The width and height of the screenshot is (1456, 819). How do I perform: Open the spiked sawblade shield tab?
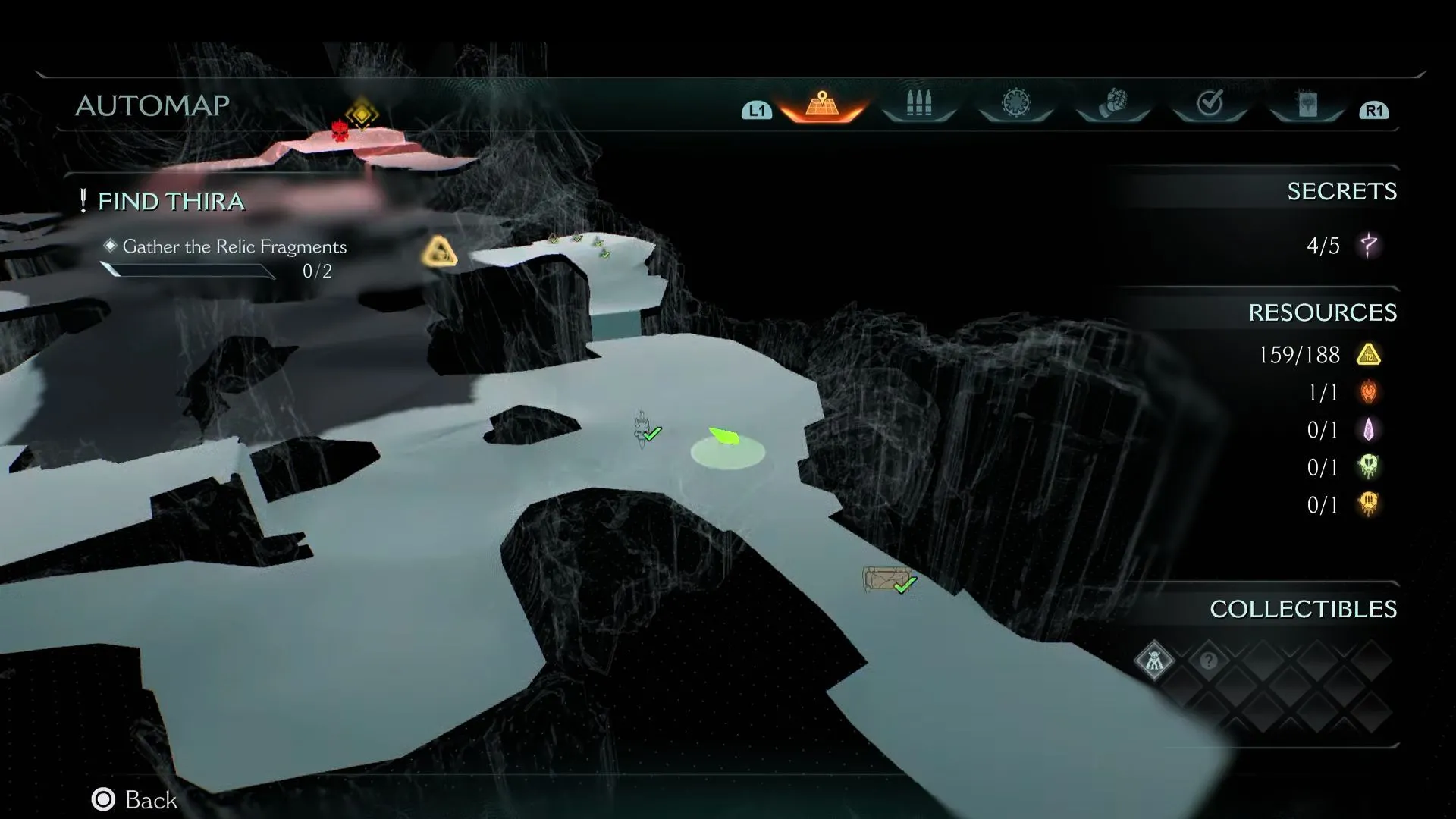pos(1015,104)
